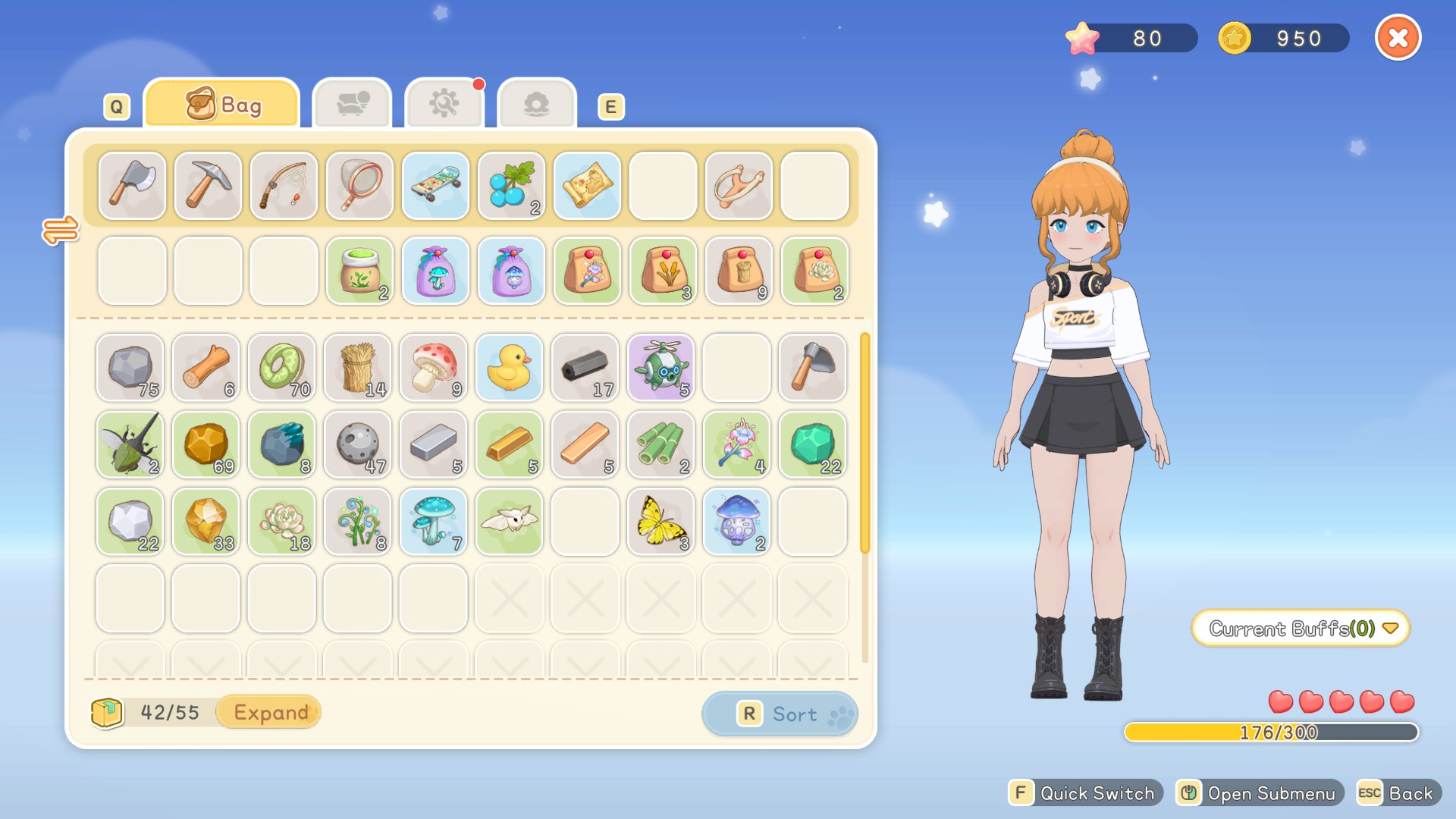This screenshot has height=819, width=1456.
Task: Toggle the hotbar swap arrows
Action: [x=61, y=230]
